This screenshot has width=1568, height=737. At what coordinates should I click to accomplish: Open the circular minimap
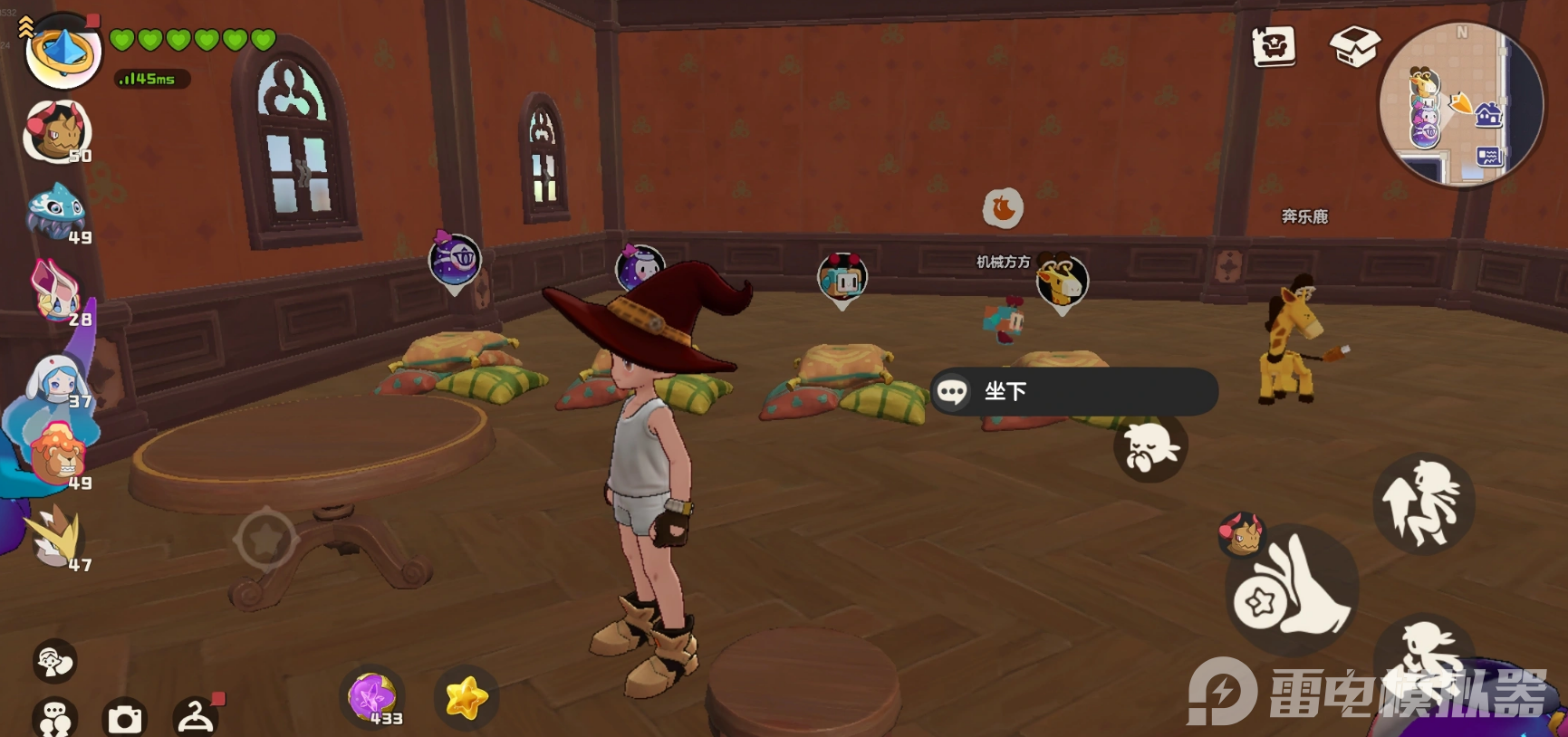pyautogui.click(x=1460, y=104)
